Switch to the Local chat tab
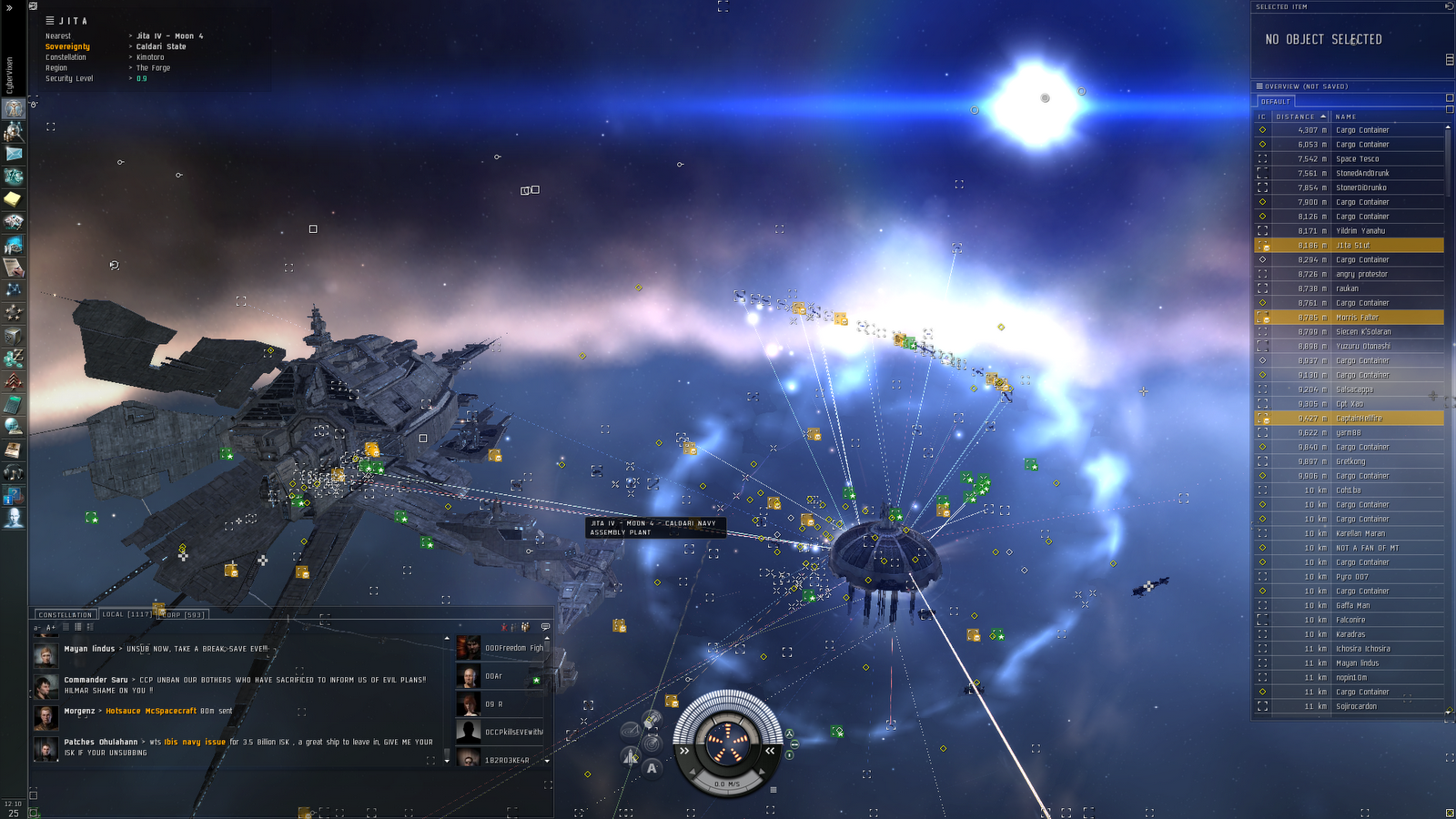The image size is (1456, 819). [x=126, y=614]
